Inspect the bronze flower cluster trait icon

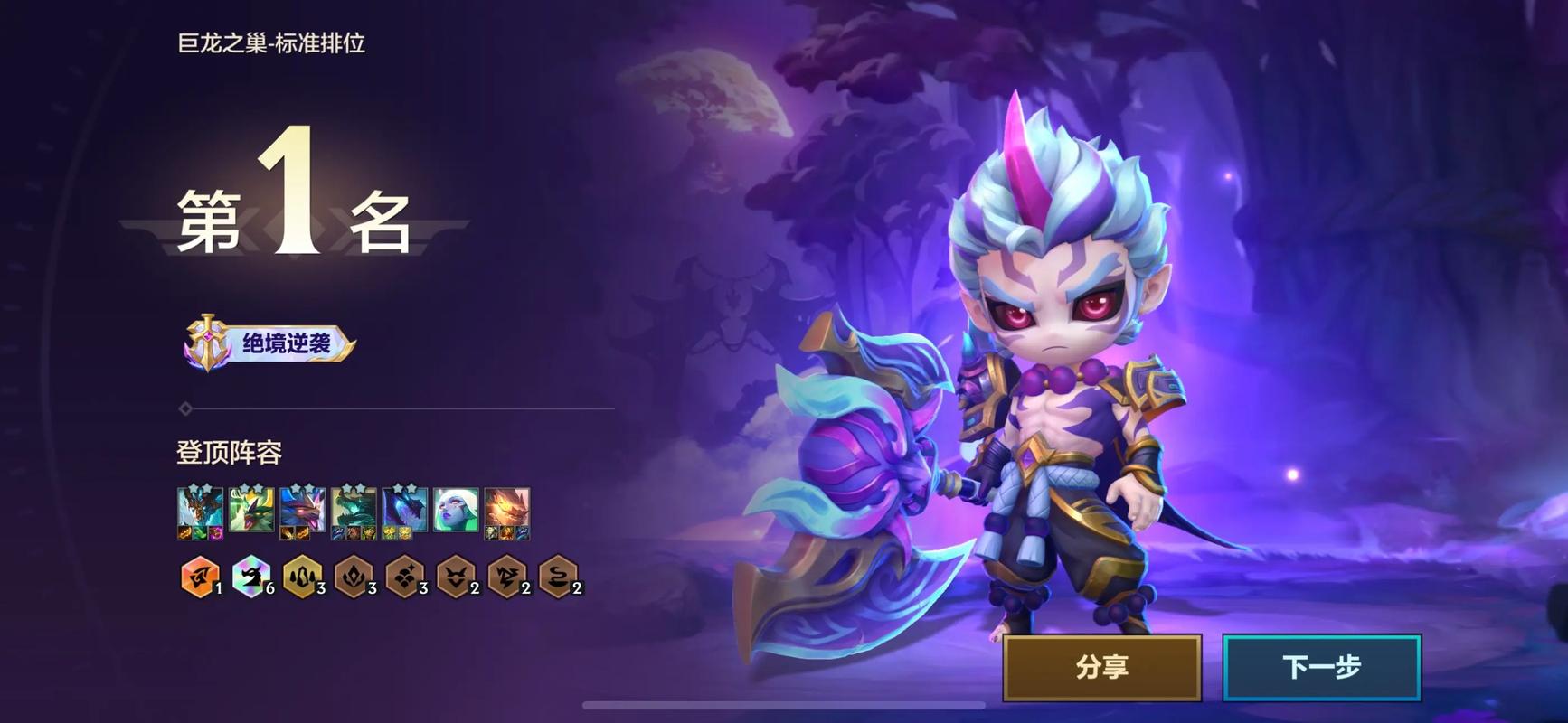click(x=403, y=577)
